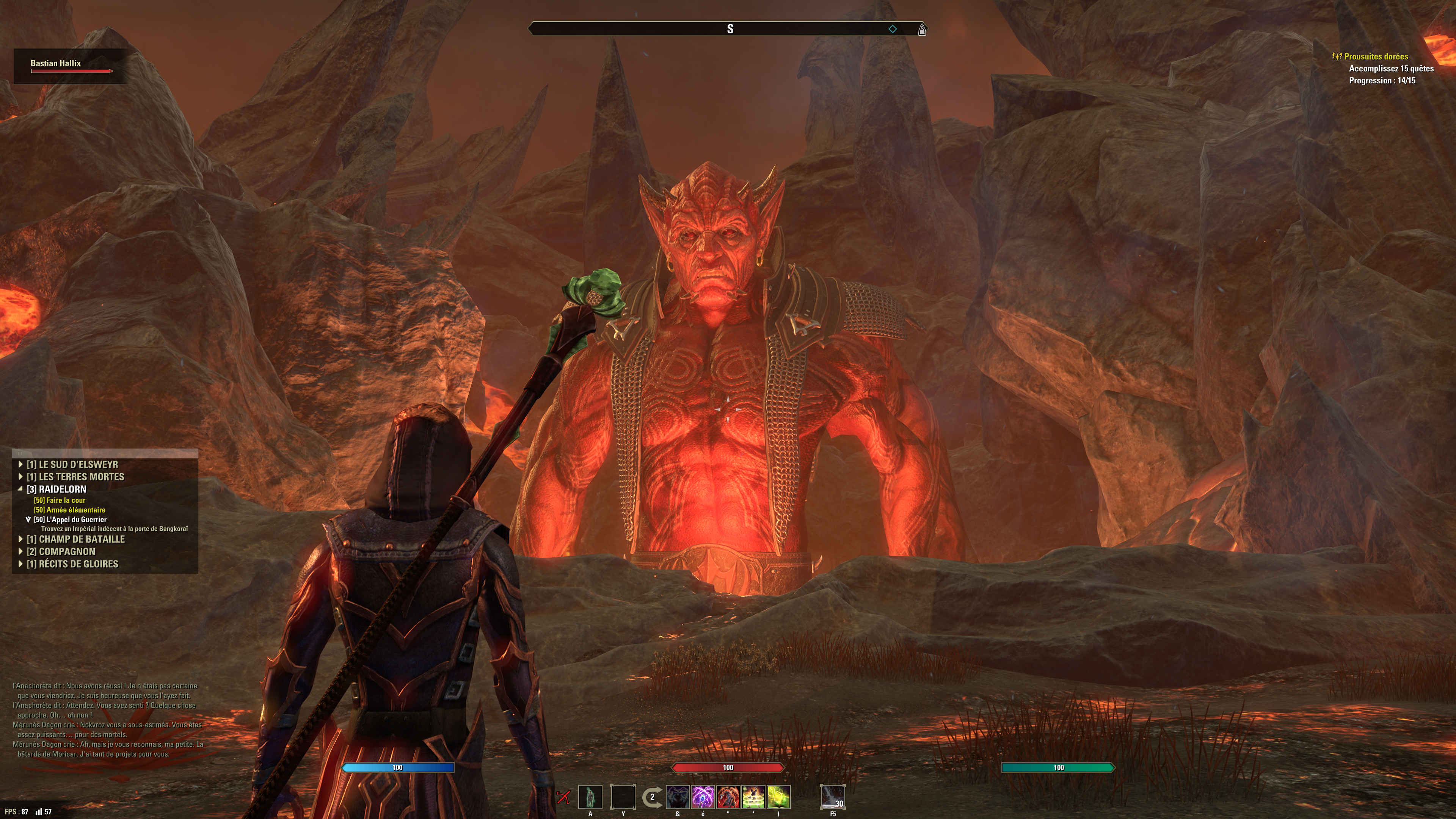The image size is (1456, 819).
Task: Cast the purple lightning crystal ability
Action: (703, 797)
